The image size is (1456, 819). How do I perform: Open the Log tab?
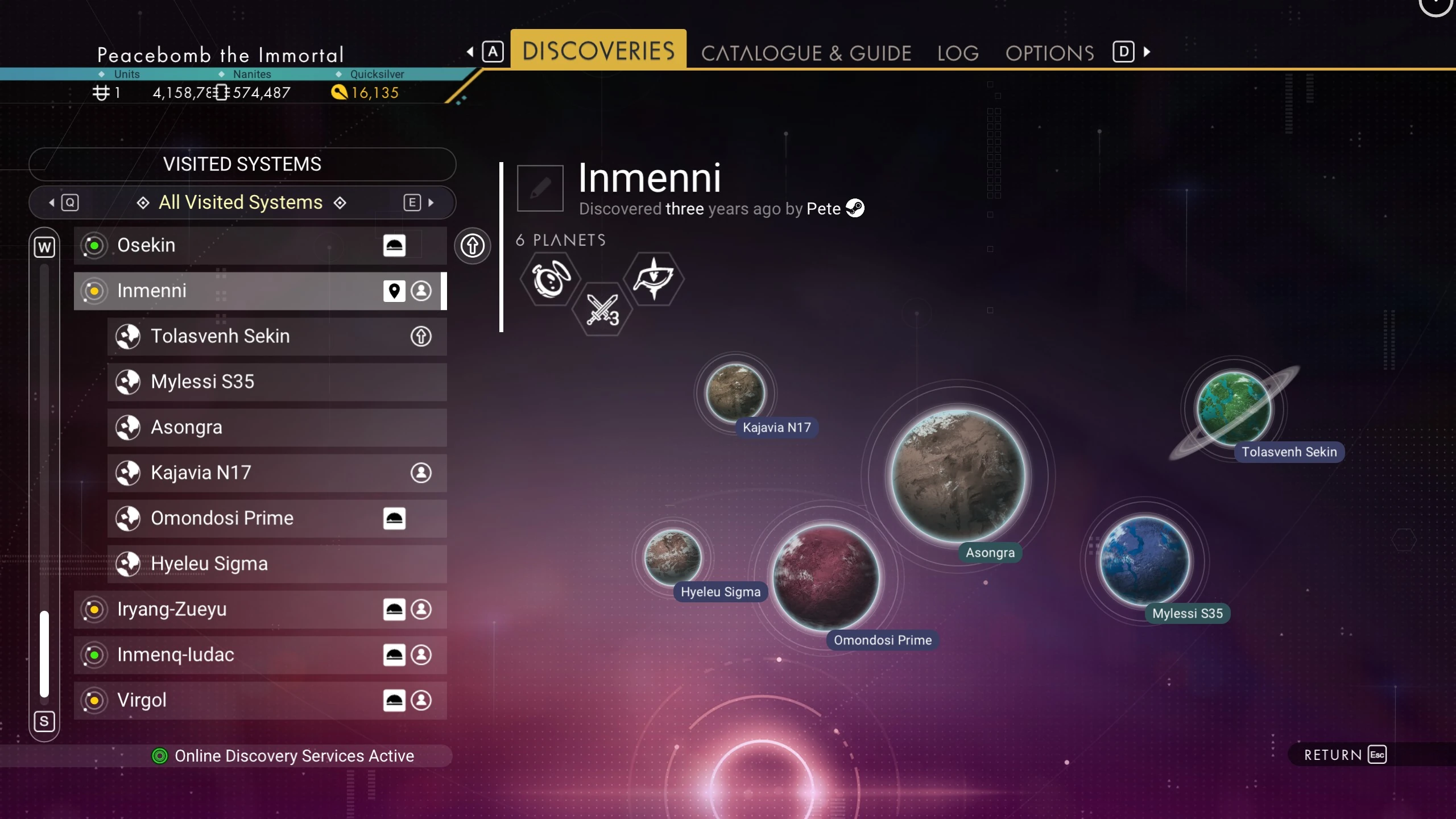coord(958,53)
